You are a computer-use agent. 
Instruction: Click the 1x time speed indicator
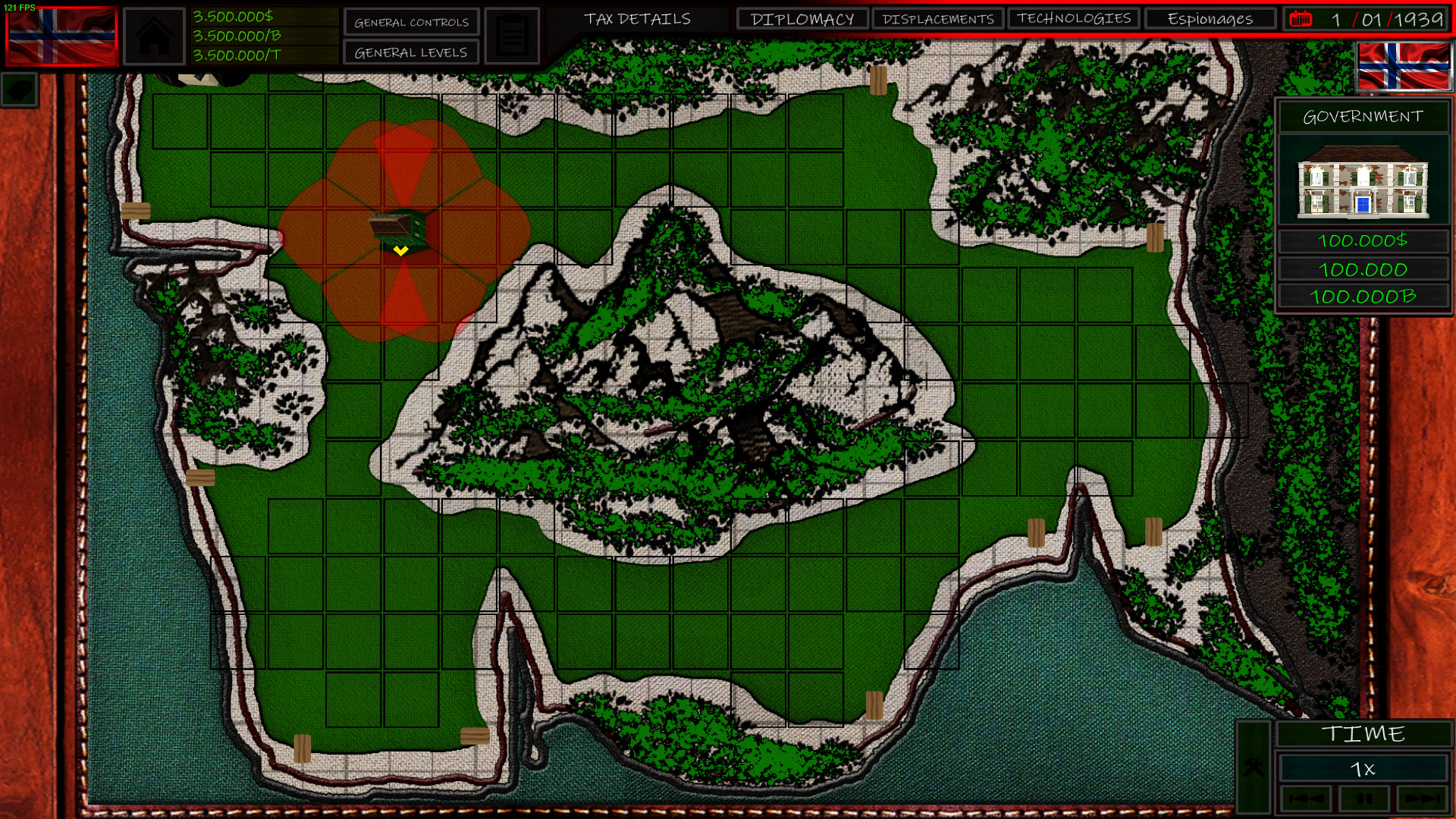[x=1365, y=768]
